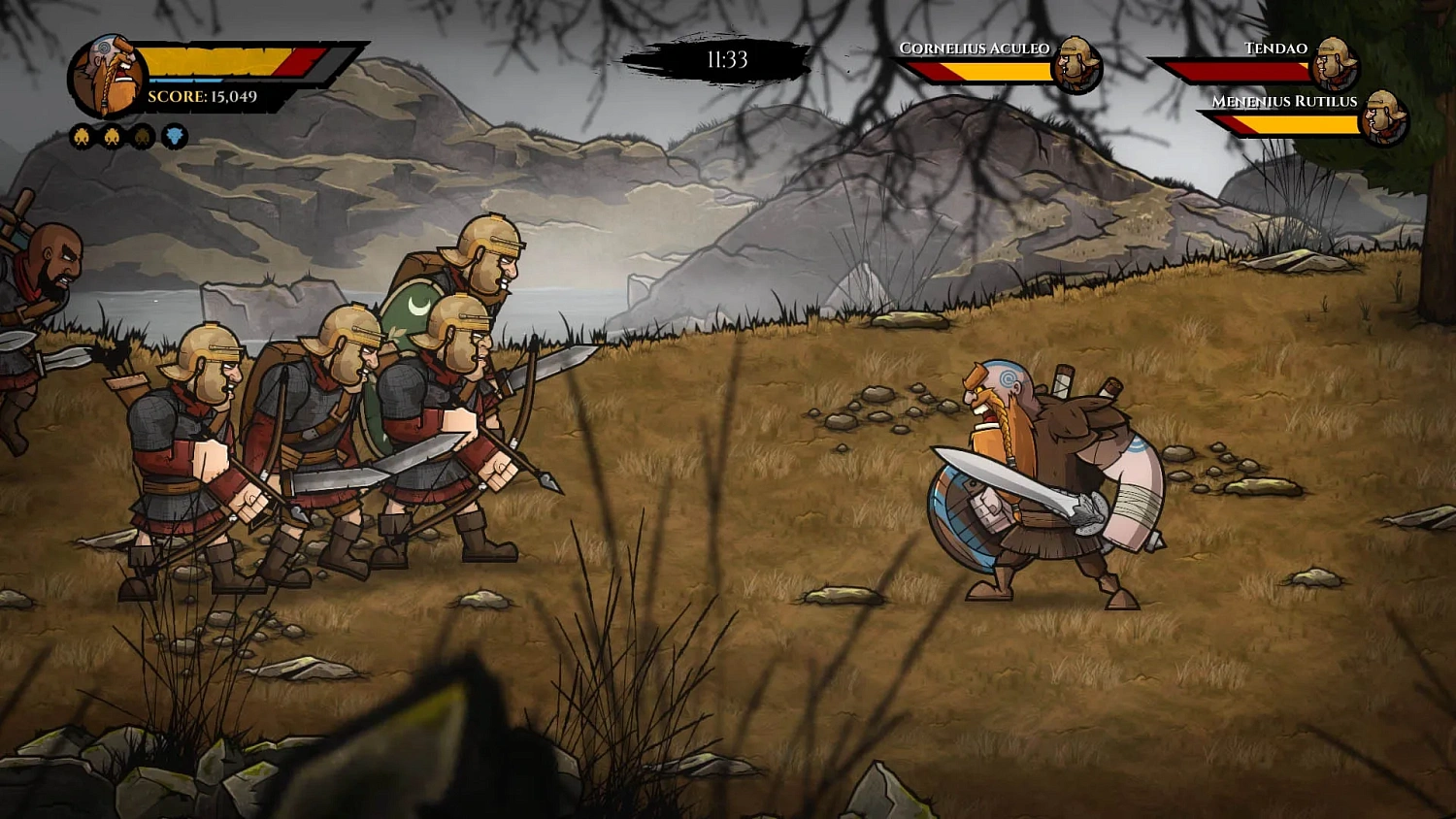Toggle Tendao's depleted health bar
This screenshot has width=1456, height=819.
1240,71
